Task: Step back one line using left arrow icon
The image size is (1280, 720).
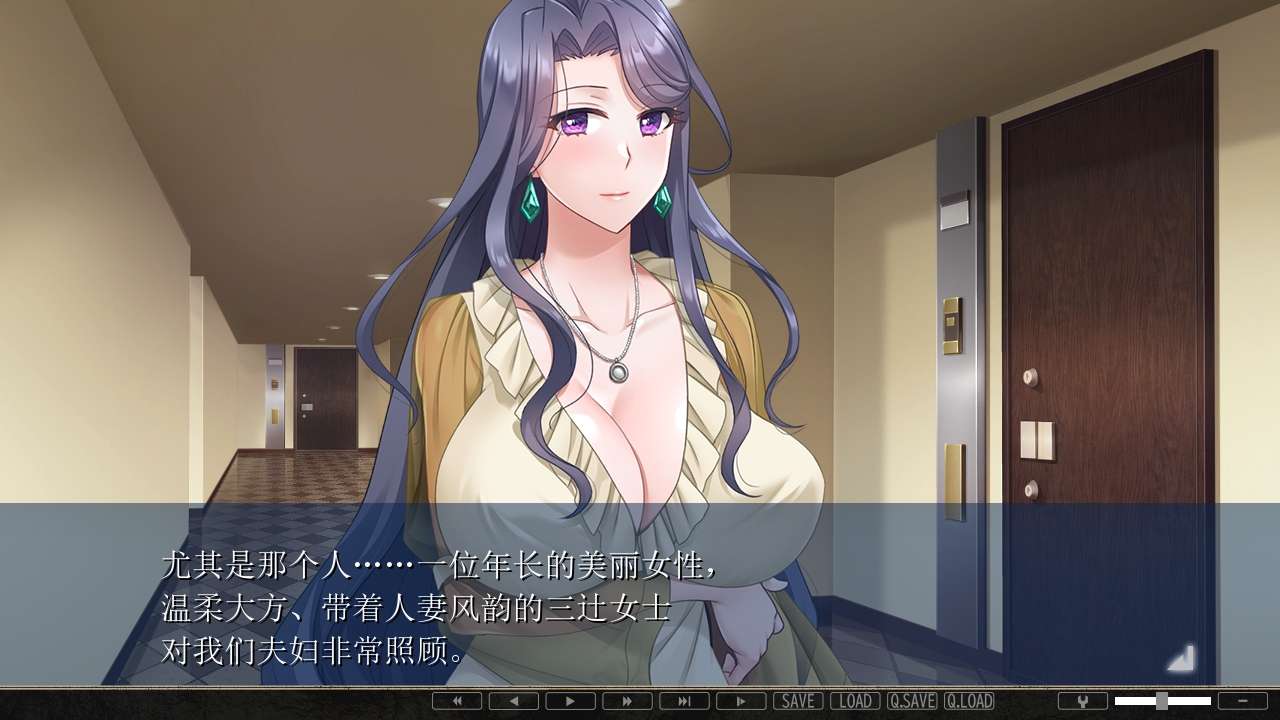Action: click(x=512, y=701)
